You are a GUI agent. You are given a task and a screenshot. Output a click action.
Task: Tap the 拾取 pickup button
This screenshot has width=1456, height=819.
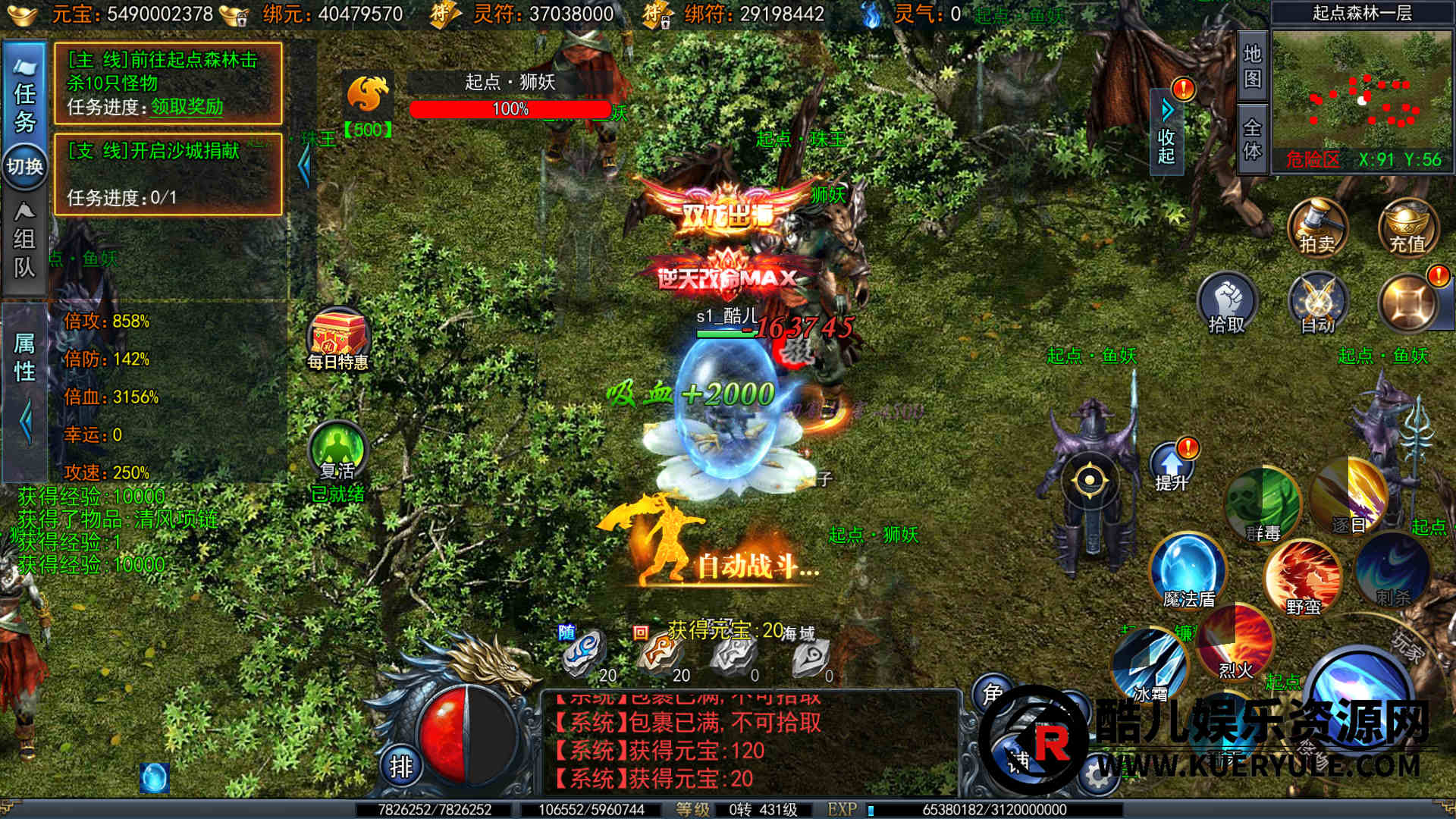click(1227, 305)
